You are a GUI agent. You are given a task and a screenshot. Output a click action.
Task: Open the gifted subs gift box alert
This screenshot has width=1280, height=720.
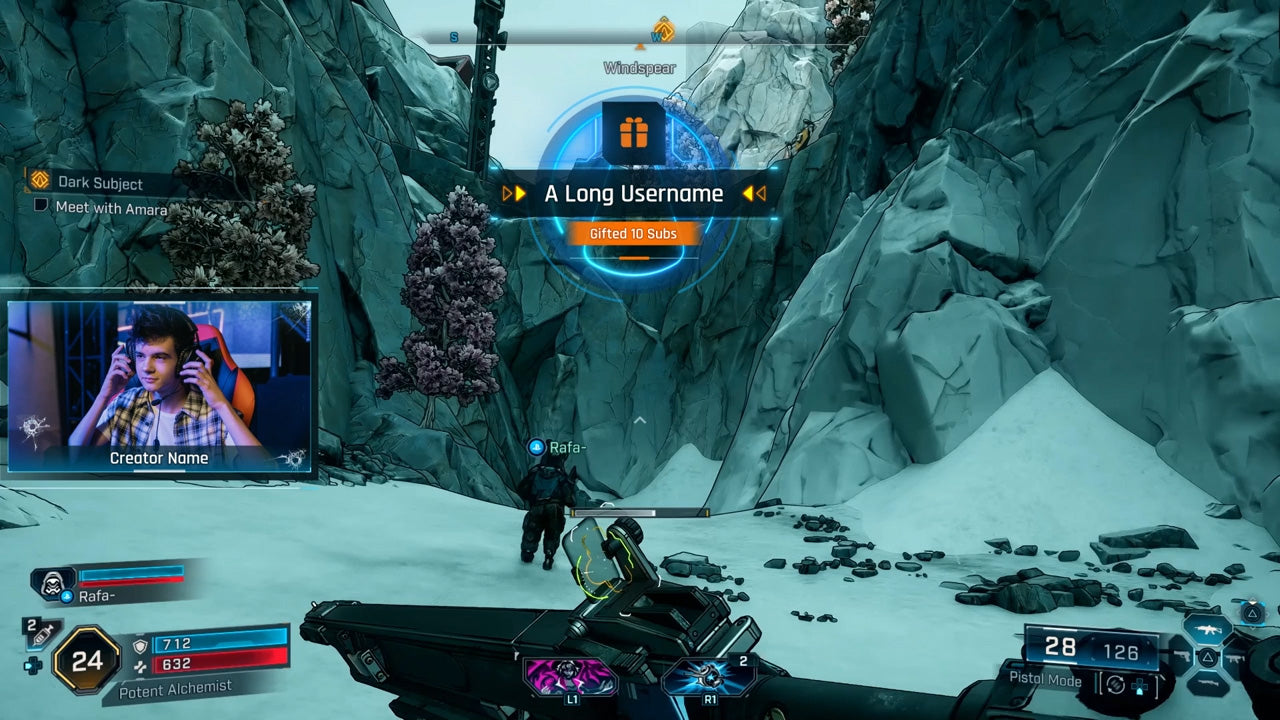click(x=633, y=133)
